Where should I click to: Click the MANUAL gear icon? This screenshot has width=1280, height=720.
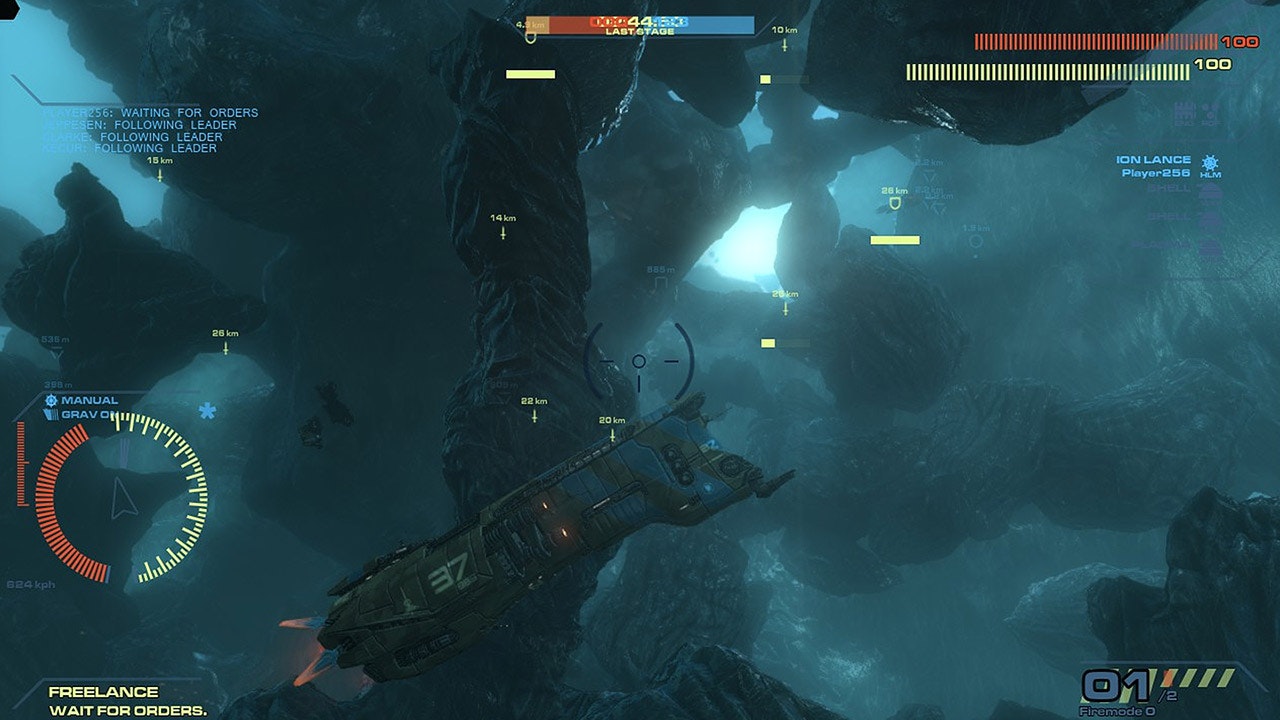(50, 399)
